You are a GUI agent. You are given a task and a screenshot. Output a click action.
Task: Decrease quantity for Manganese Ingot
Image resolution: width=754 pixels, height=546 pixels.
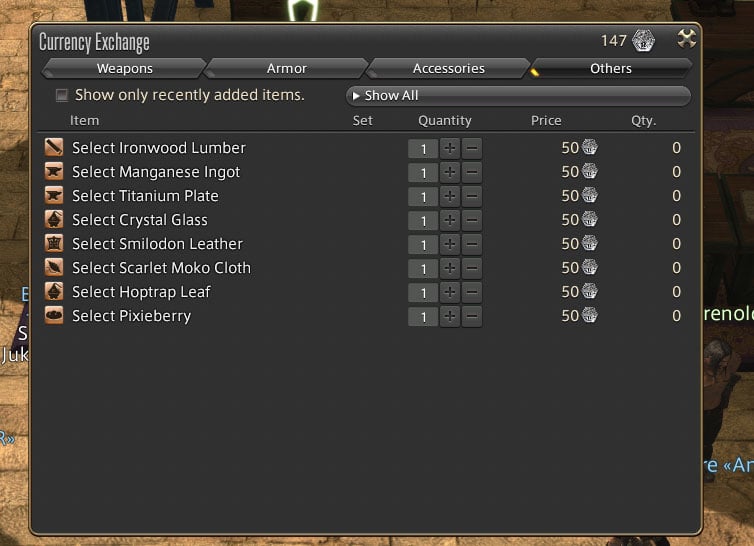pyautogui.click(x=472, y=172)
